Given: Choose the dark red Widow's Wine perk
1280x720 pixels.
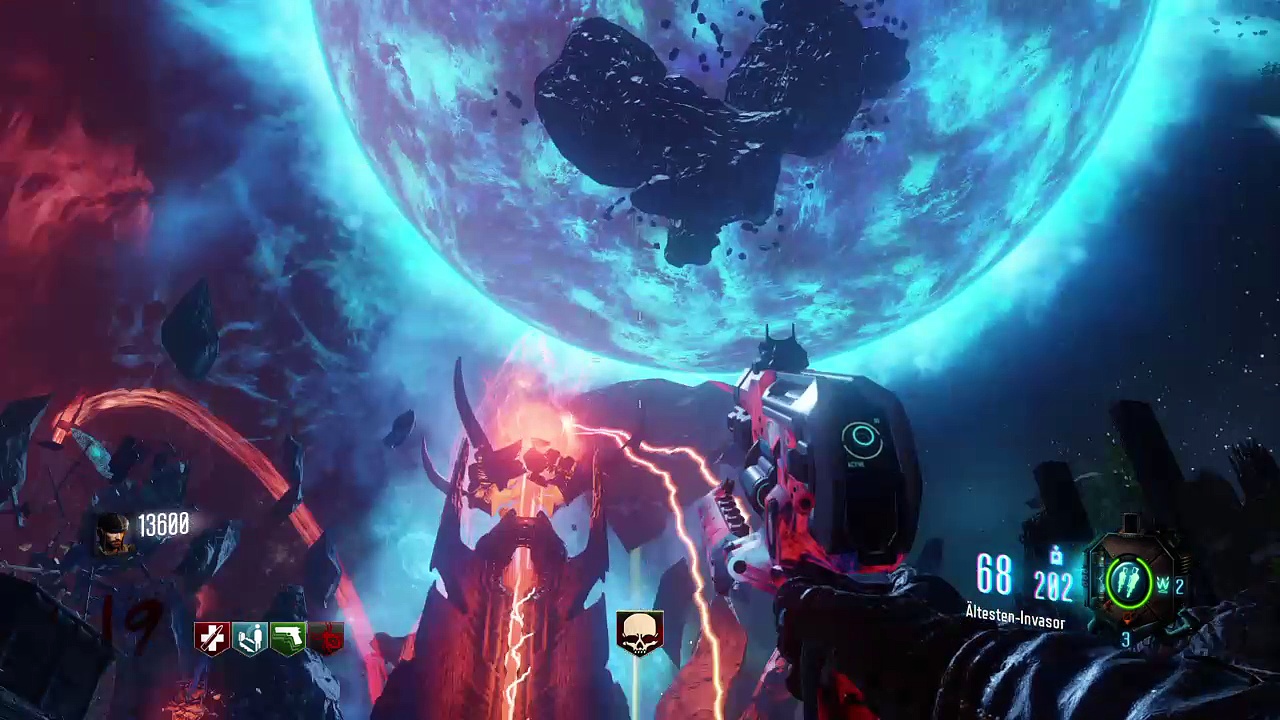Looking at the screenshot, I should coord(326,637).
